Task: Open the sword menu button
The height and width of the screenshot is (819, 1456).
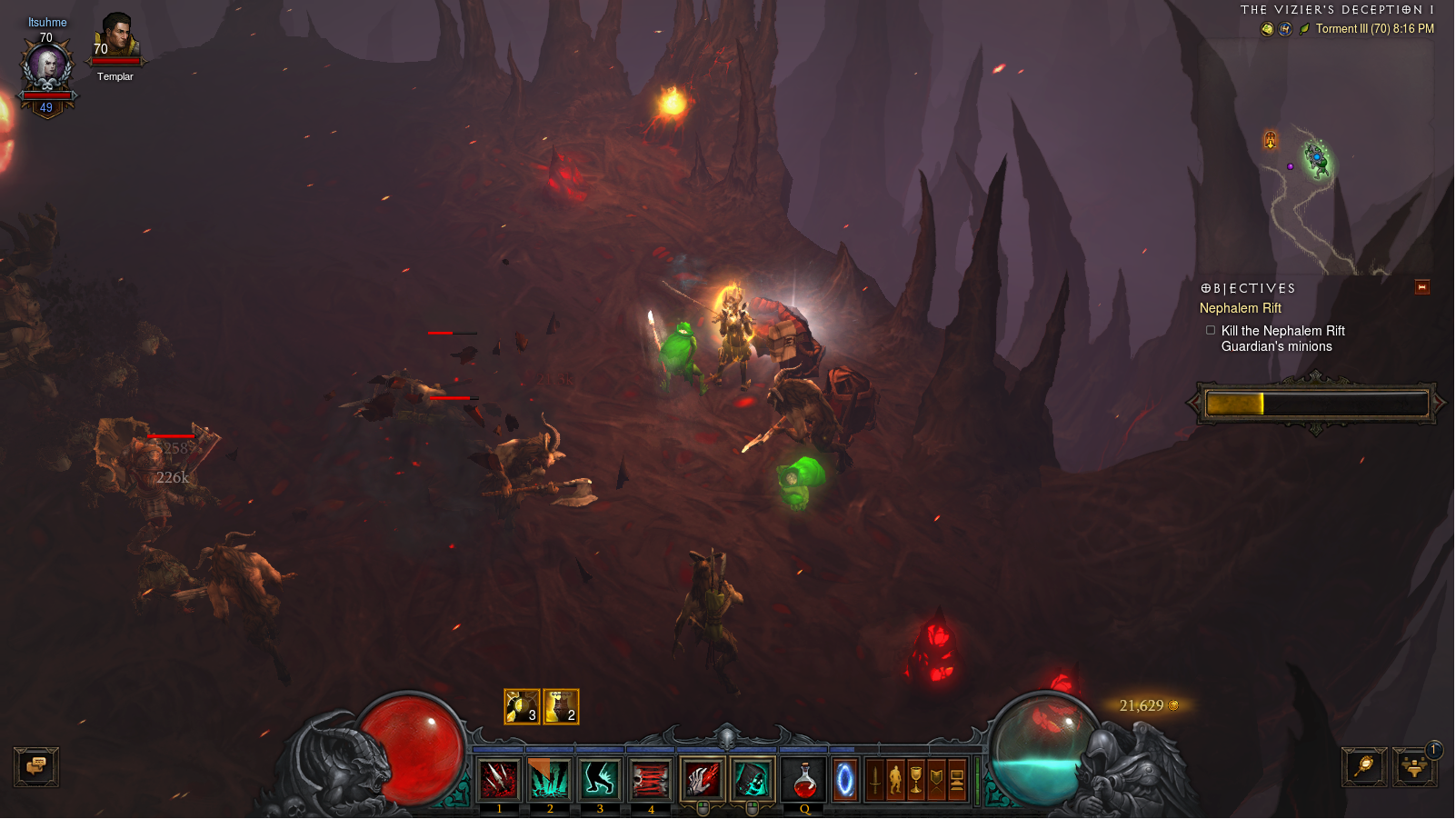Action: 874,780
